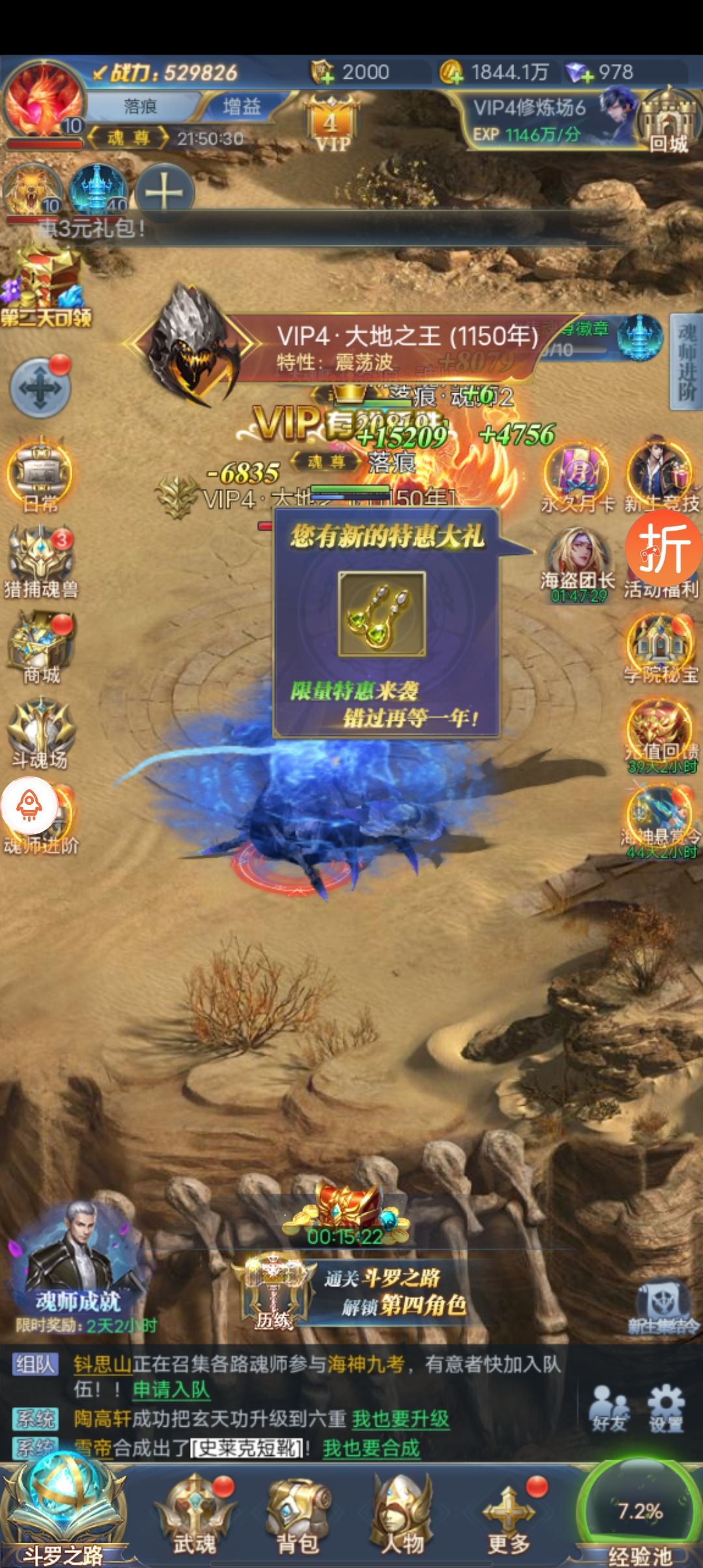Enter 斗罗之路 from the bottom corner

[62, 1511]
